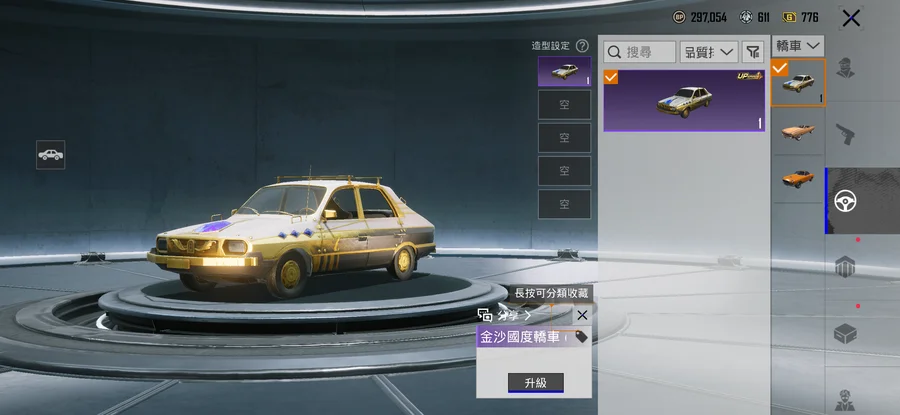Click the tag icon beside skin name
This screenshot has width=900, height=415.
point(581,338)
